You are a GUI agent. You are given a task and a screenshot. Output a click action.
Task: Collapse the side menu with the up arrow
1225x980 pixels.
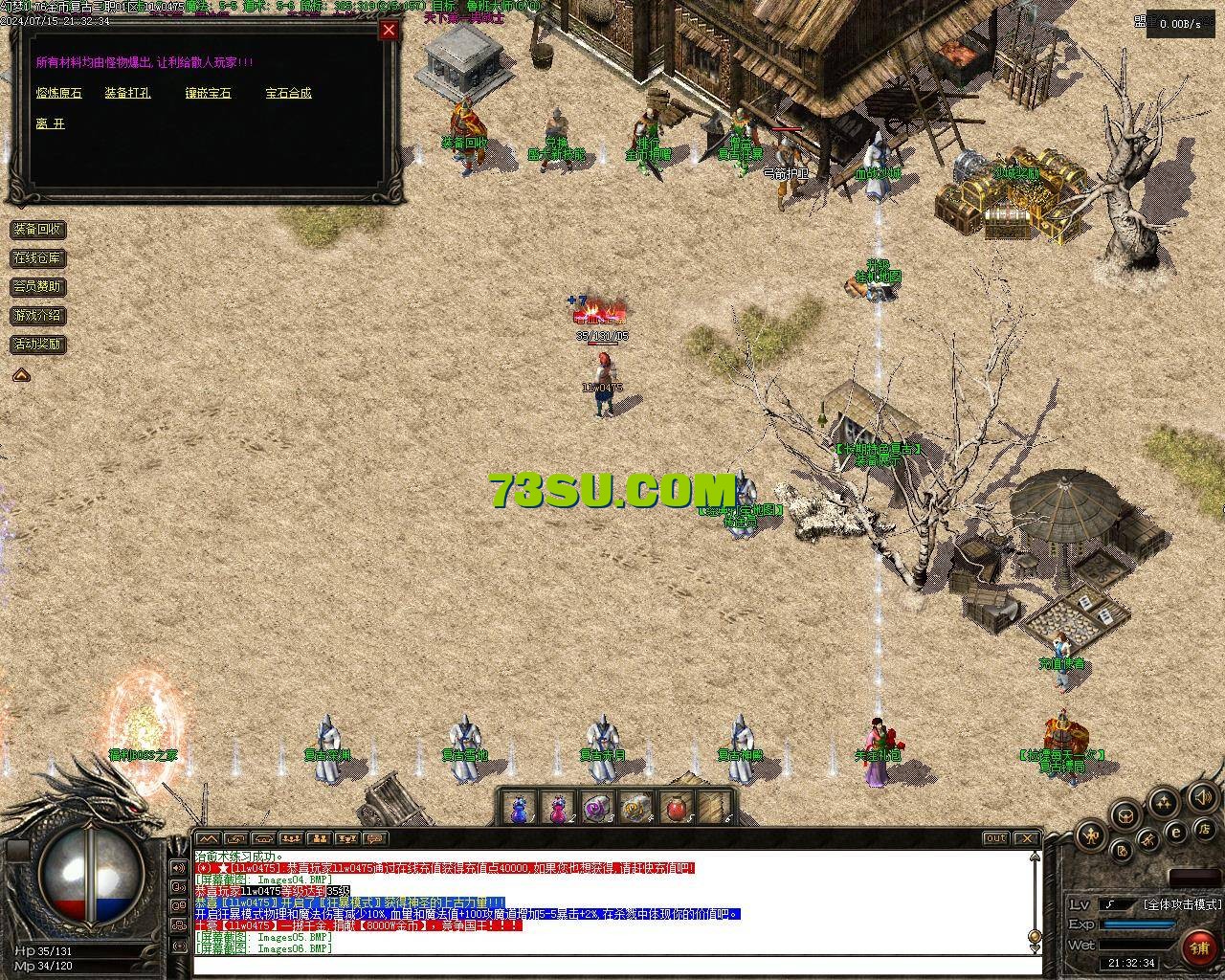point(21,375)
